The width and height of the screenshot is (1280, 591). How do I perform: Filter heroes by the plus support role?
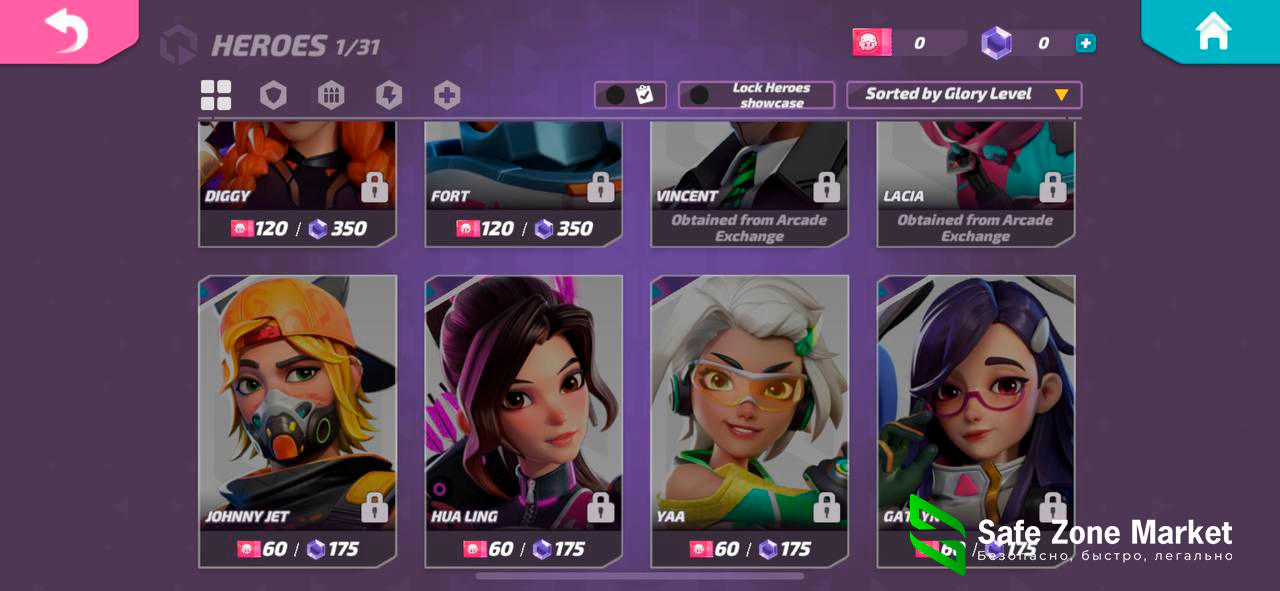[x=447, y=96]
